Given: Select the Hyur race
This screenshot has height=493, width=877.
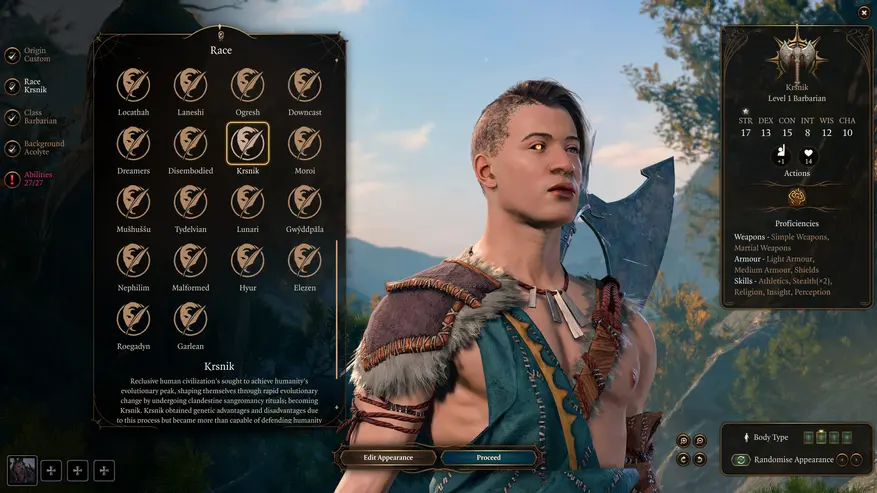Looking at the screenshot, I should point(248,260).
